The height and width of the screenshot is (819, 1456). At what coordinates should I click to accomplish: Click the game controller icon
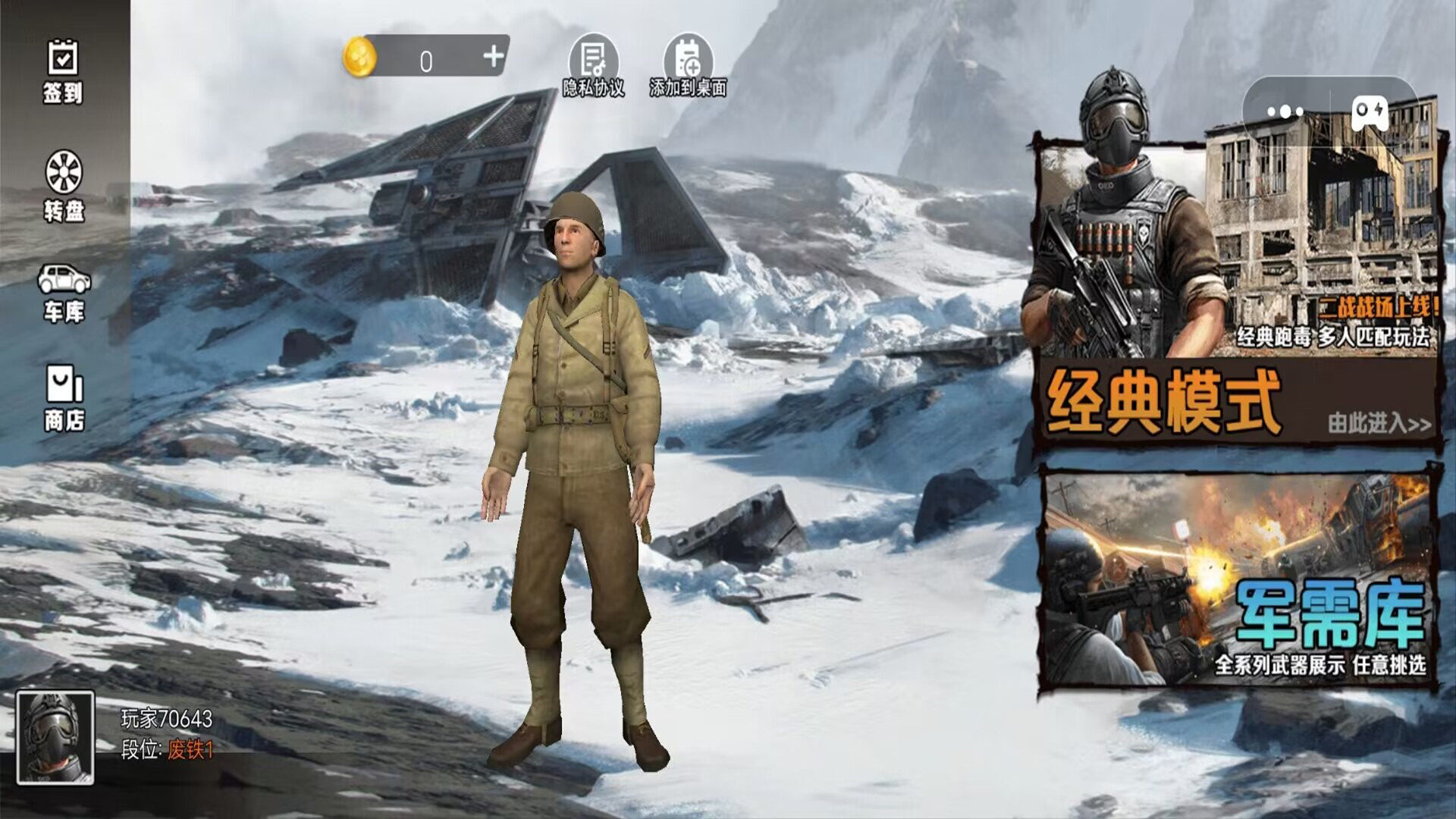[x=1369, y=112]
